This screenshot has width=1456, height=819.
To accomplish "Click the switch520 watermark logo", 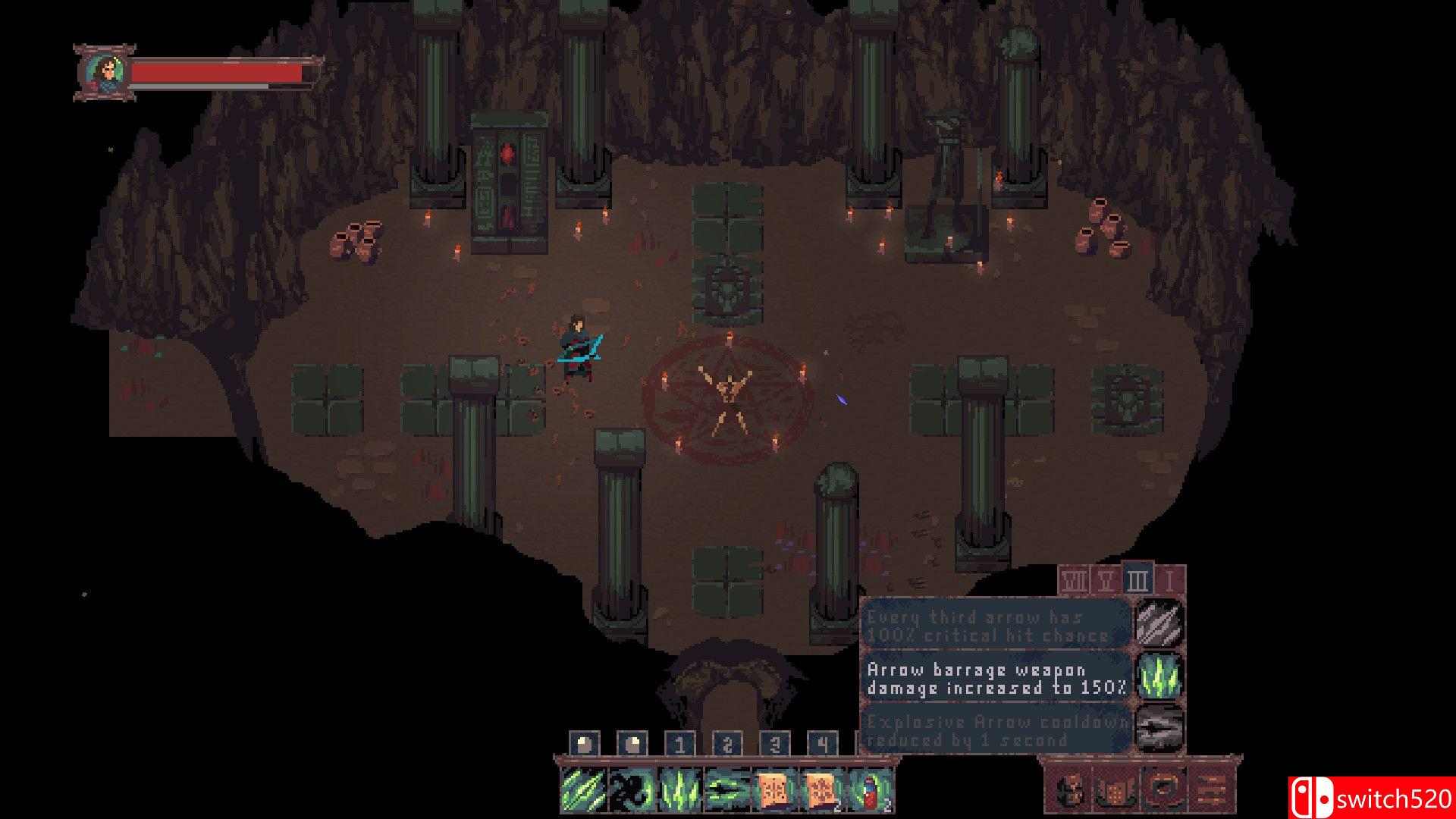I will [1371, 799].
